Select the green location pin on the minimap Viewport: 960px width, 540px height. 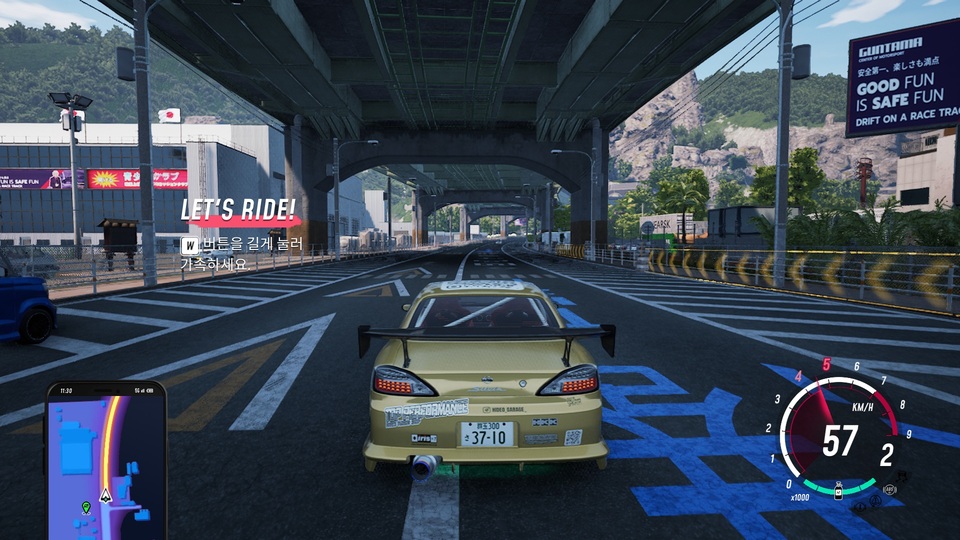86,508
